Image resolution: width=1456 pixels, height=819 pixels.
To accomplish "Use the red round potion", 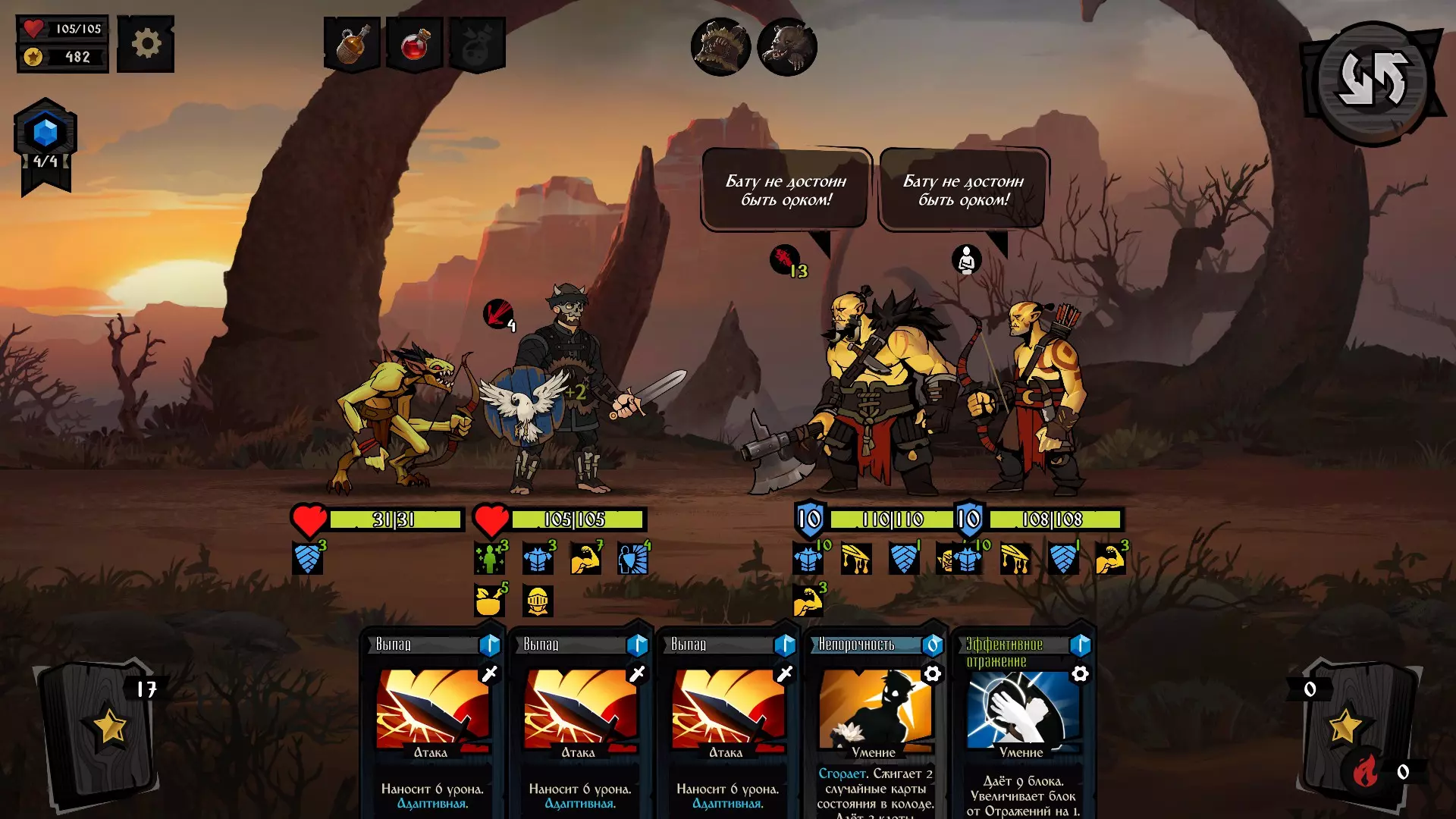I will [x=414, y=45].
